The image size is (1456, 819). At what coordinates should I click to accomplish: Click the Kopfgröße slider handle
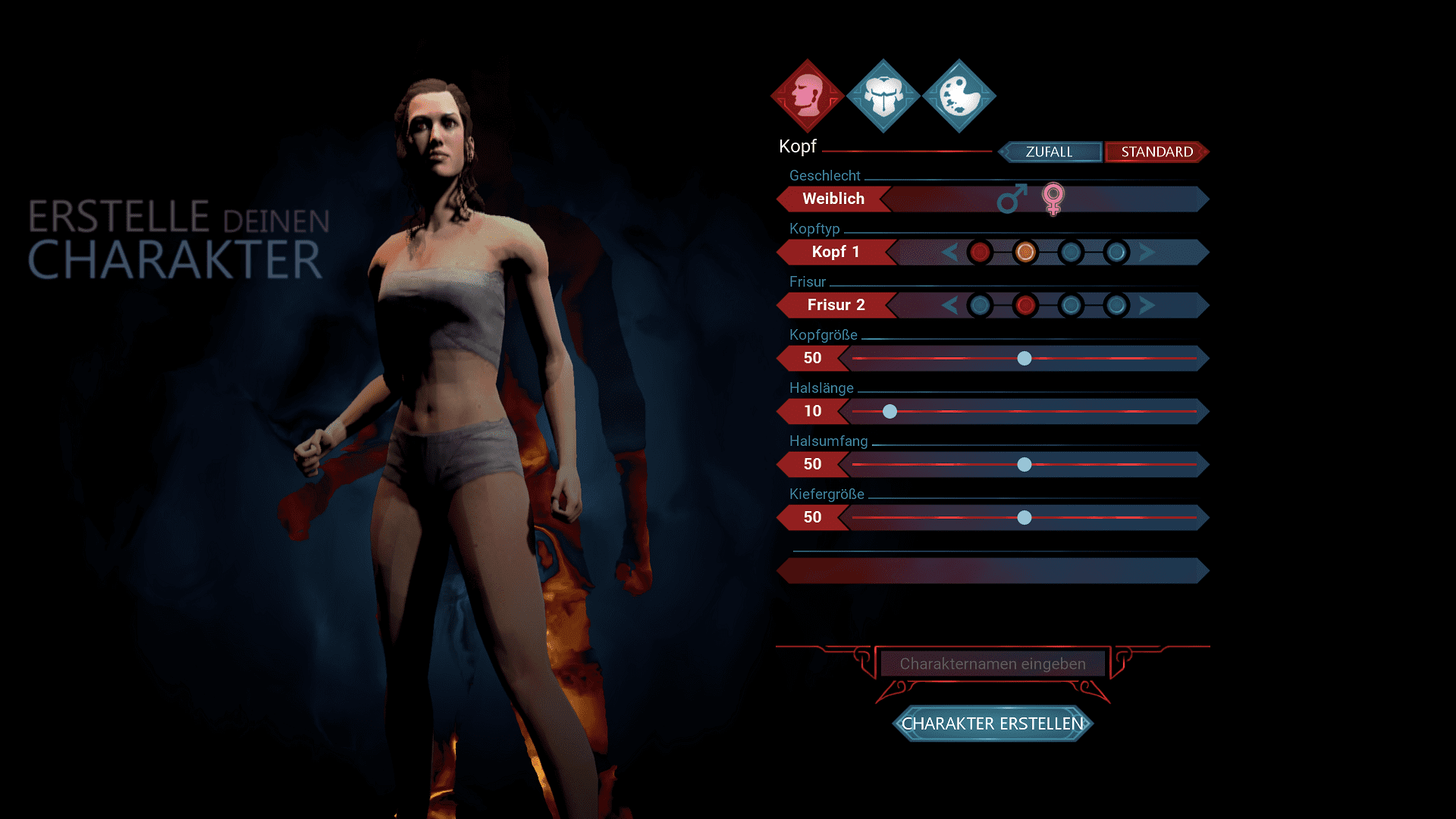(1025, 358)
